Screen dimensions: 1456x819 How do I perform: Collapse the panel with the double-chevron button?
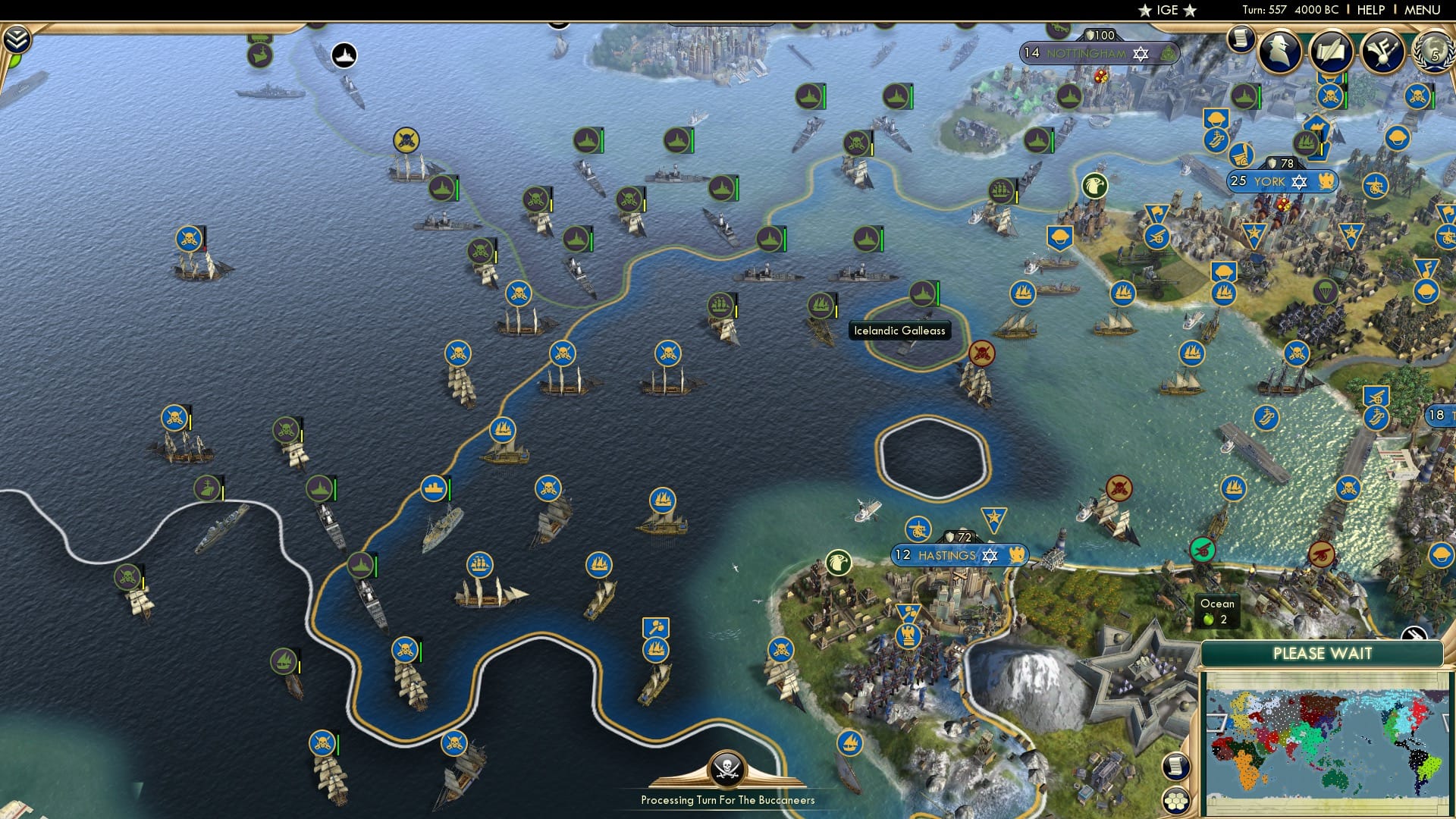(17, 38)
